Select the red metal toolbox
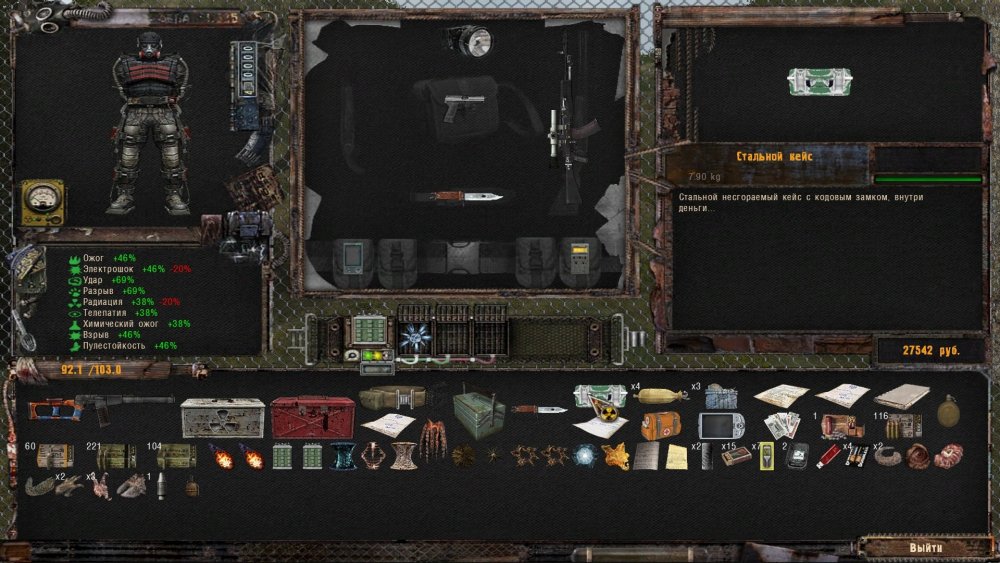Screen dimensions: 1000x563 click(311, 417)
